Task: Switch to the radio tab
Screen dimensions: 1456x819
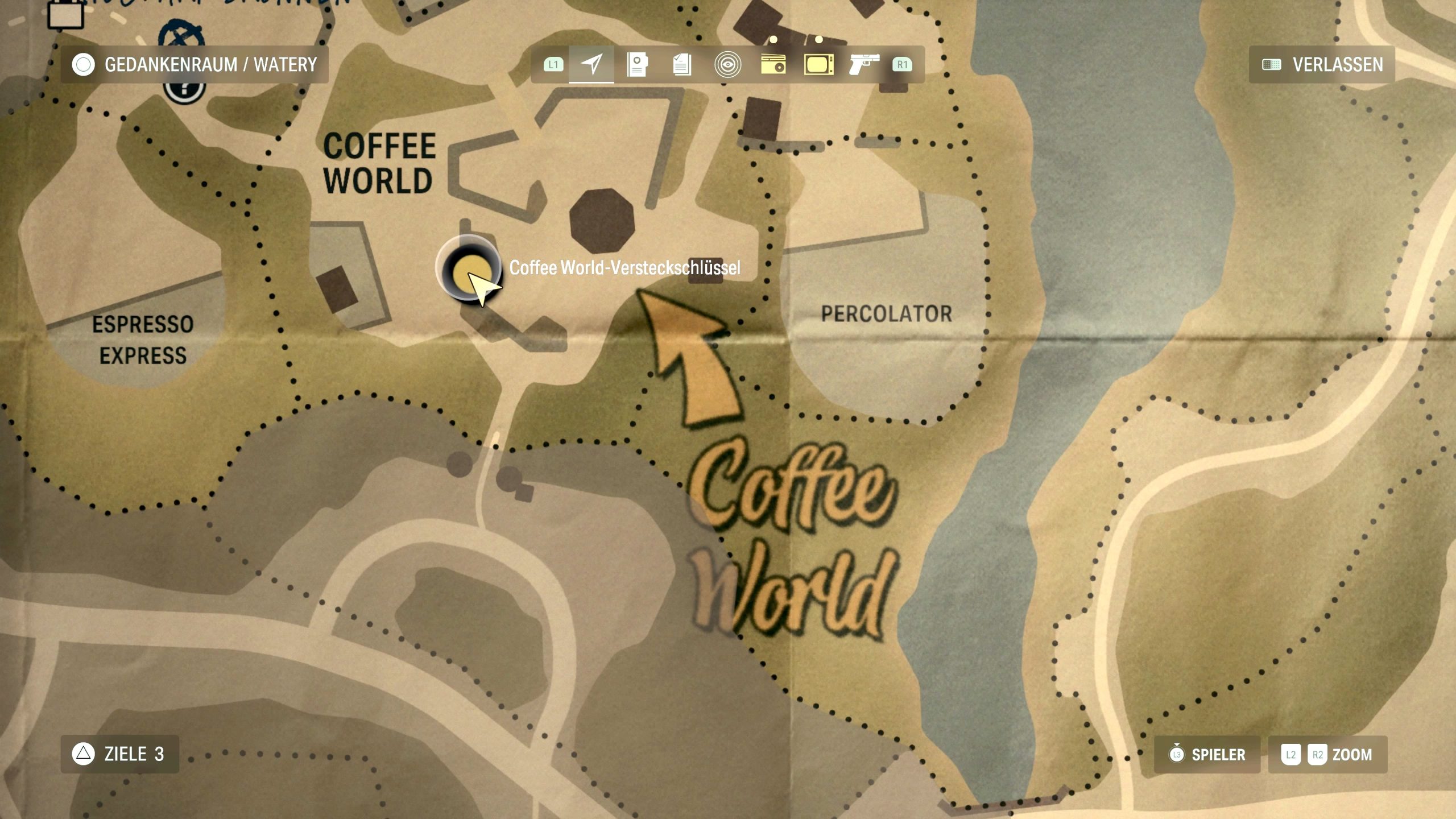Action: [773, 64]
